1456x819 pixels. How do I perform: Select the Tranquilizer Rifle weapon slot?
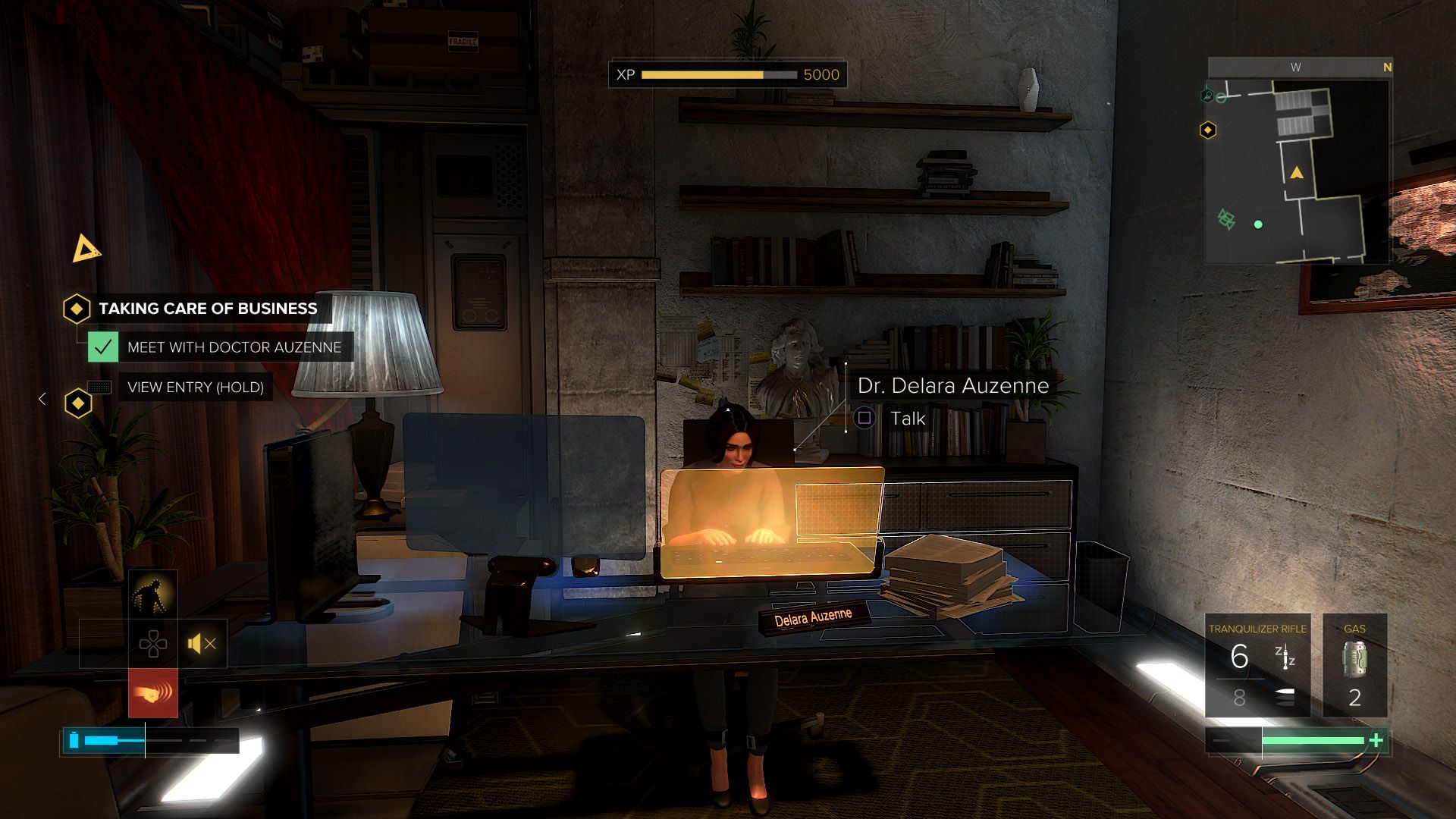pos(1257,666)
